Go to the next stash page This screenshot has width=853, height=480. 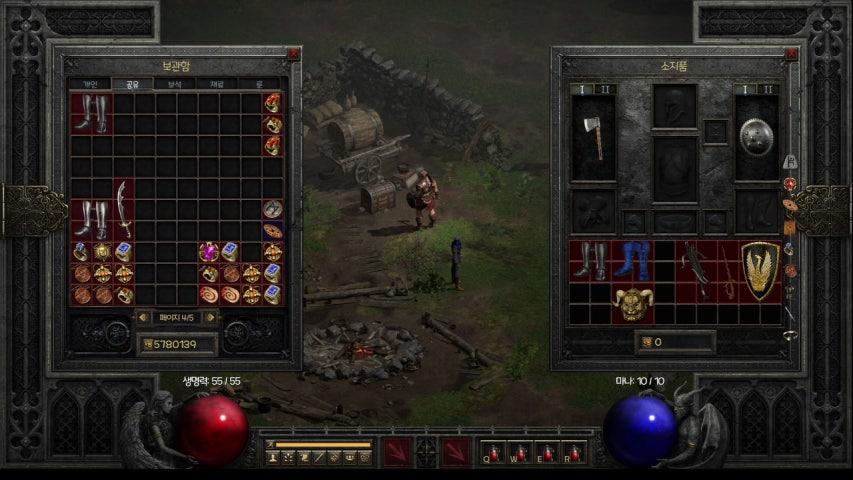point(210,317)
